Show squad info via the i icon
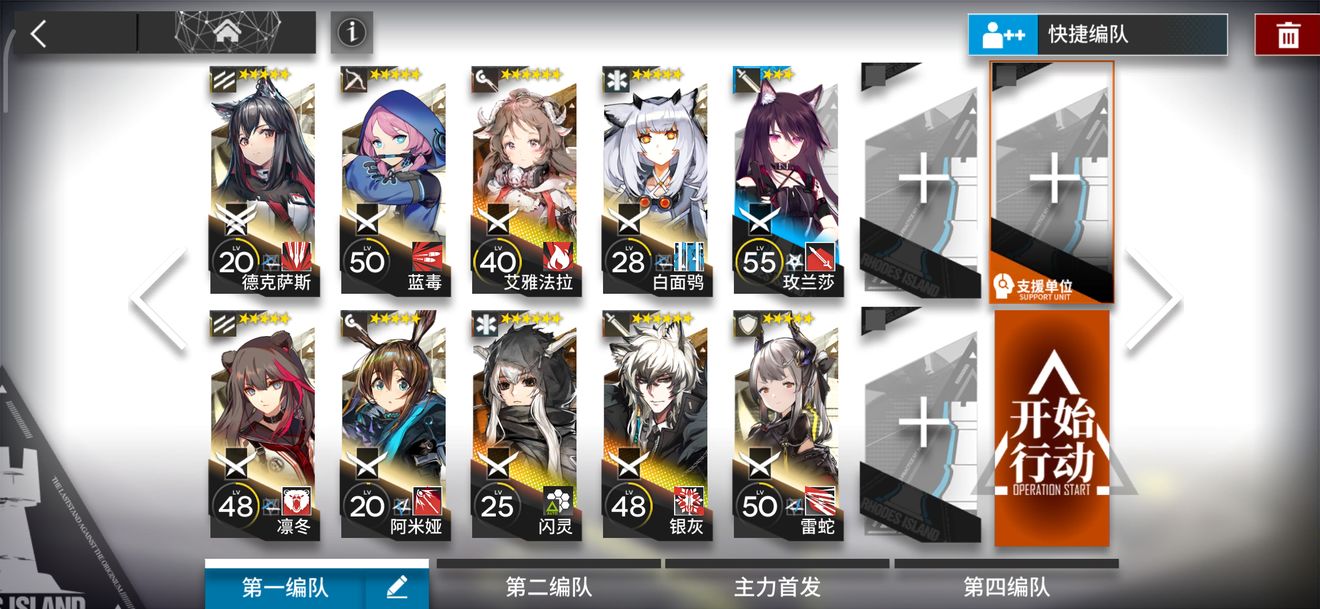1320x609 pixels. click(351, 33)
